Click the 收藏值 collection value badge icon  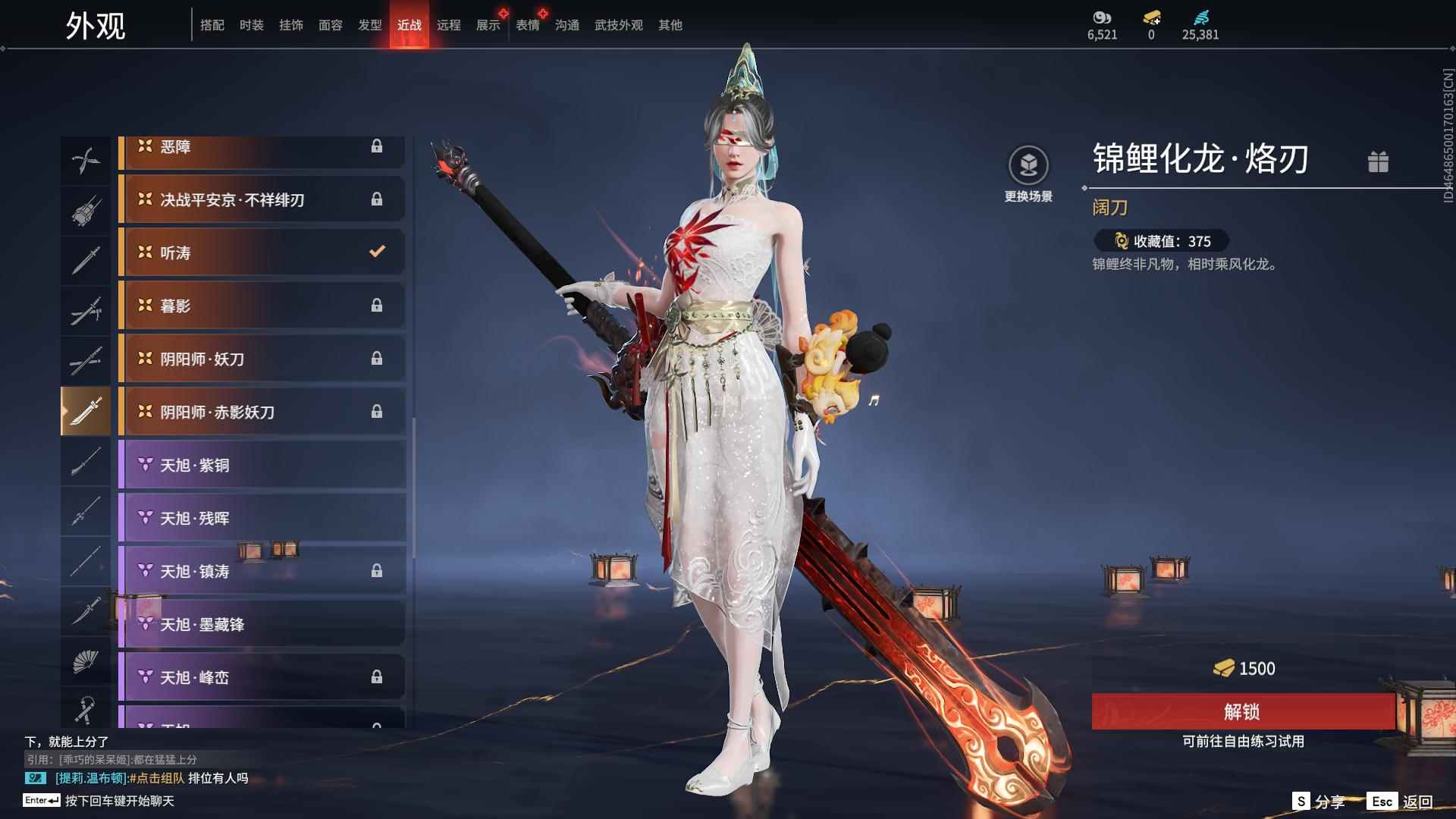(1122, 241)
